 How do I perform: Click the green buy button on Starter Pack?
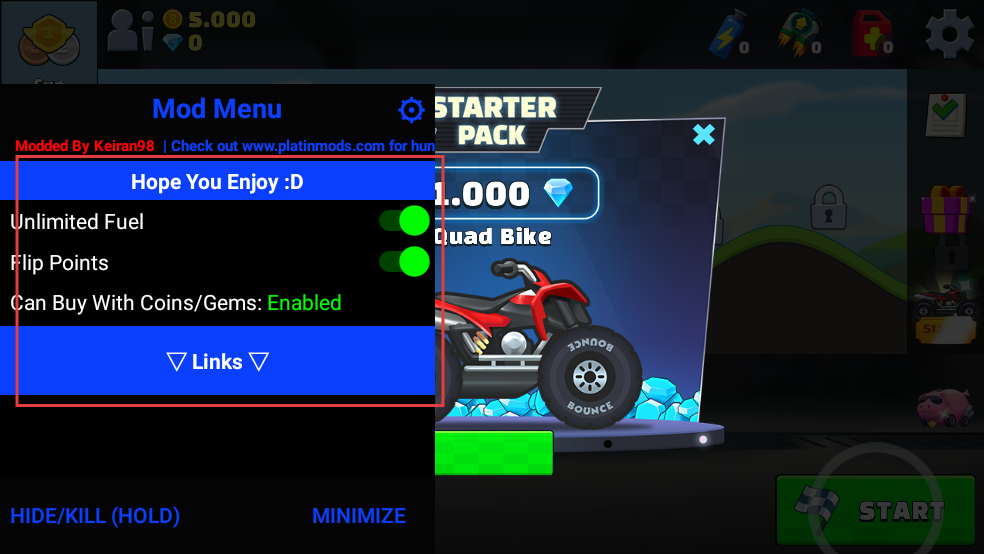(494, 452)
